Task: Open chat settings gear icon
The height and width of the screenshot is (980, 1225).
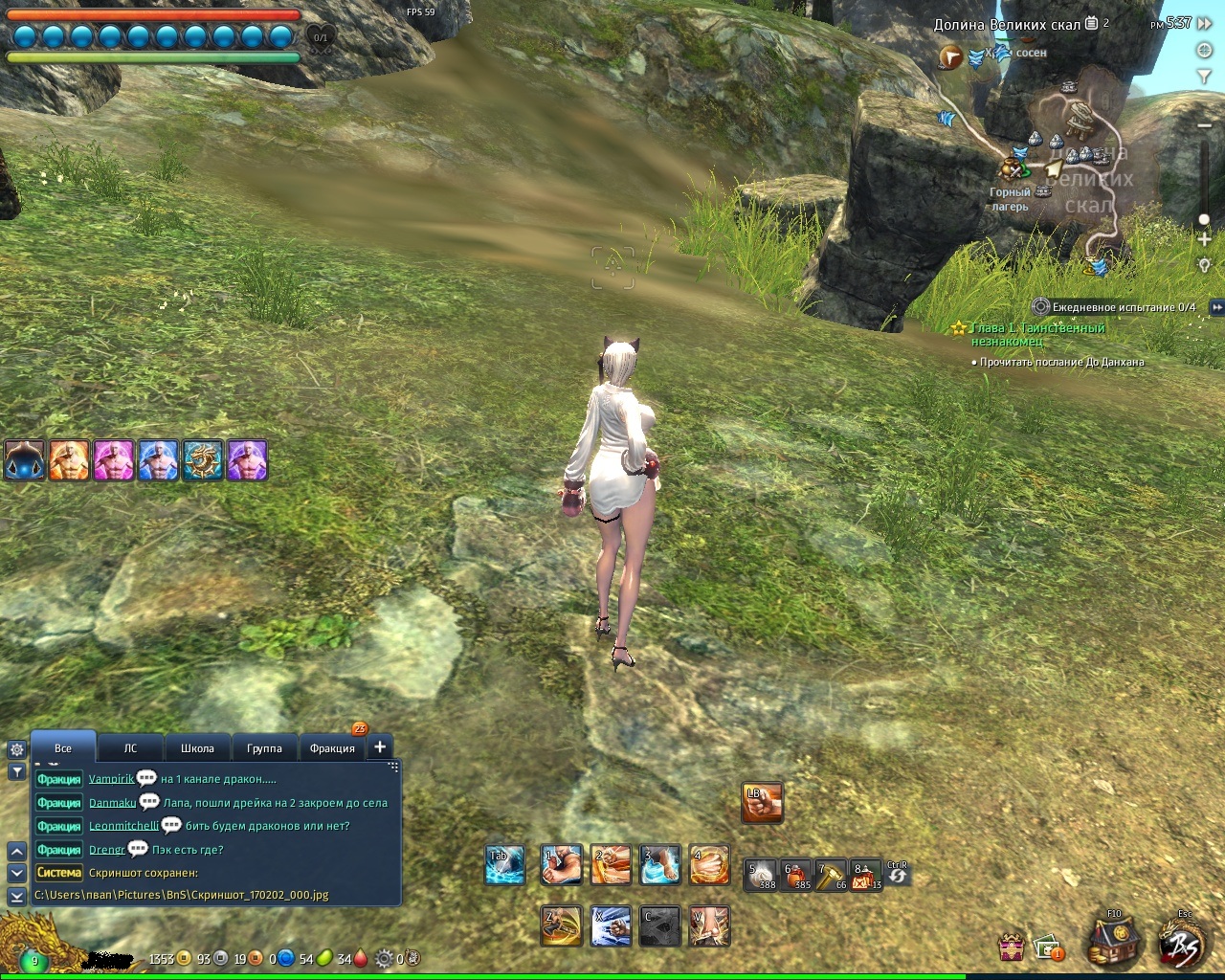Action: (x=16, y=750)
